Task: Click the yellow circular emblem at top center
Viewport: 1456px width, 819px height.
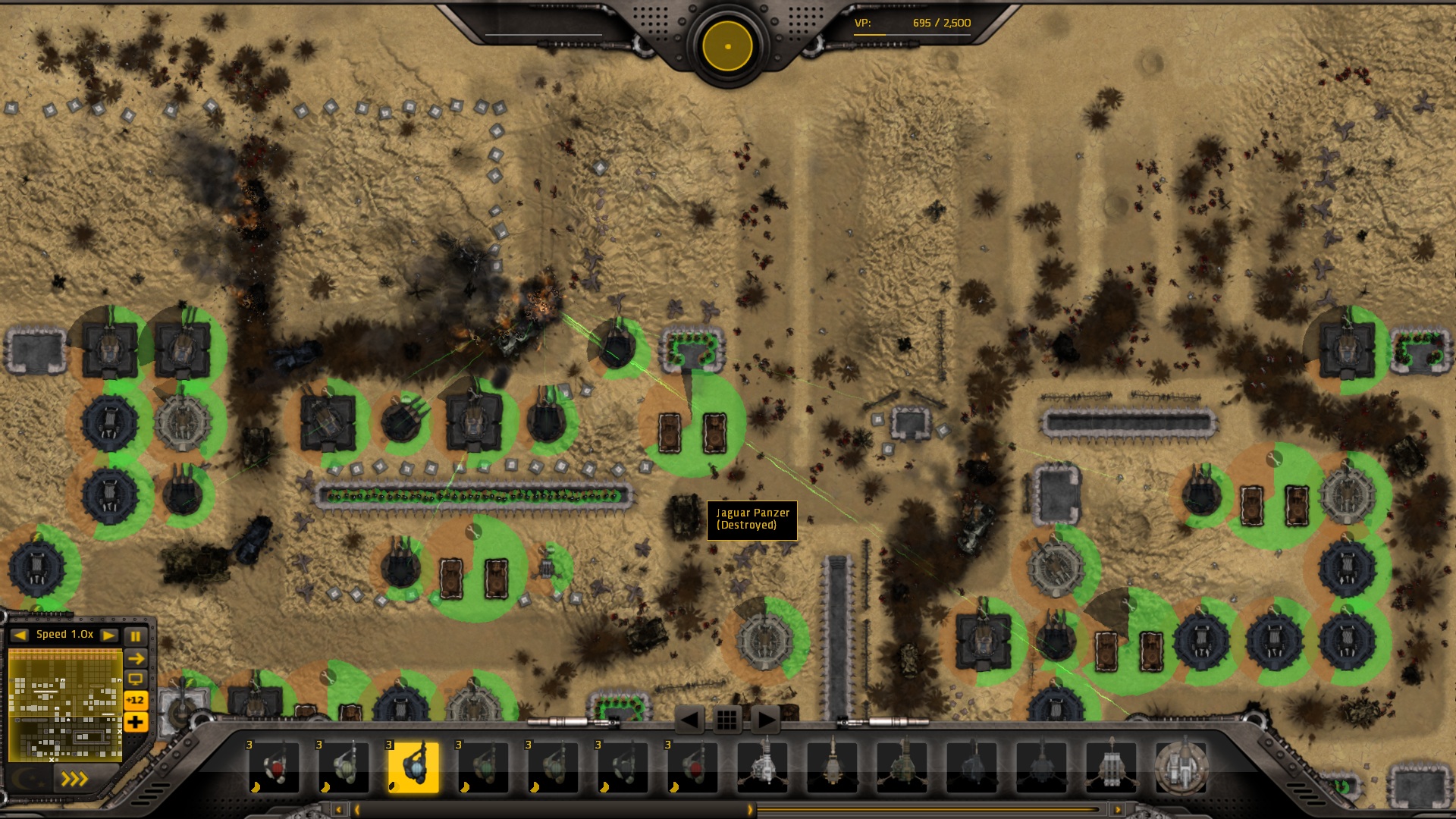Action: [x=727, y=46]
